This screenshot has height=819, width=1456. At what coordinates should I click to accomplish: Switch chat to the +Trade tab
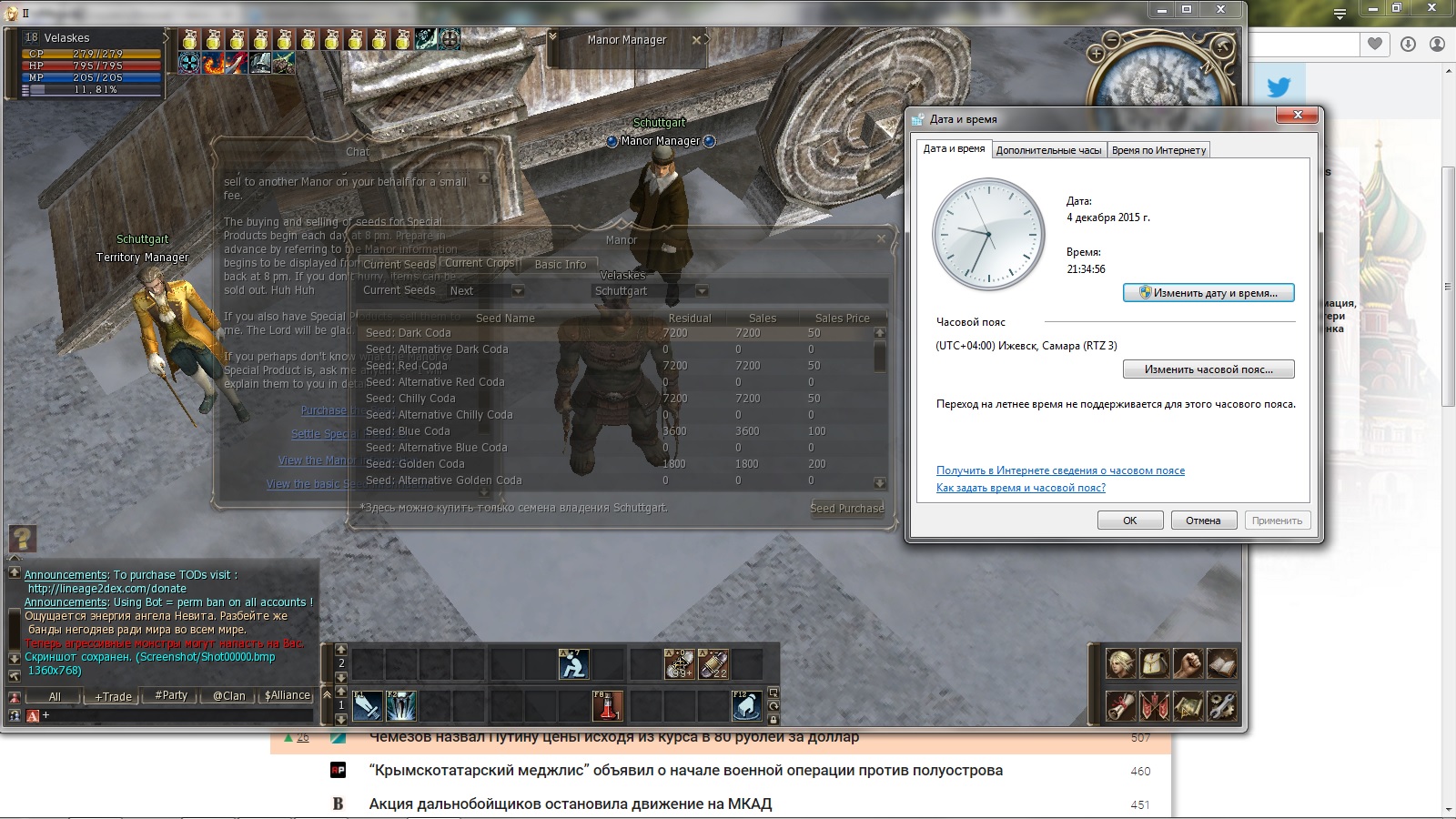pos(114,696)
